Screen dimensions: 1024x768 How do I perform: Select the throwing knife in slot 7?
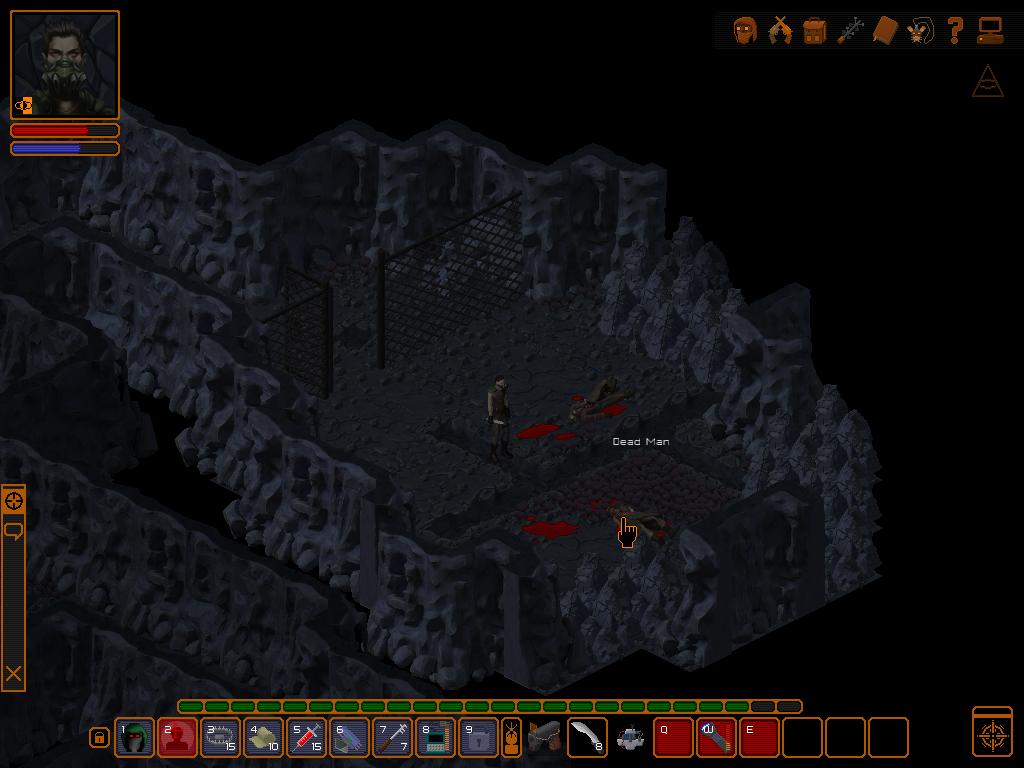point(393,738)
